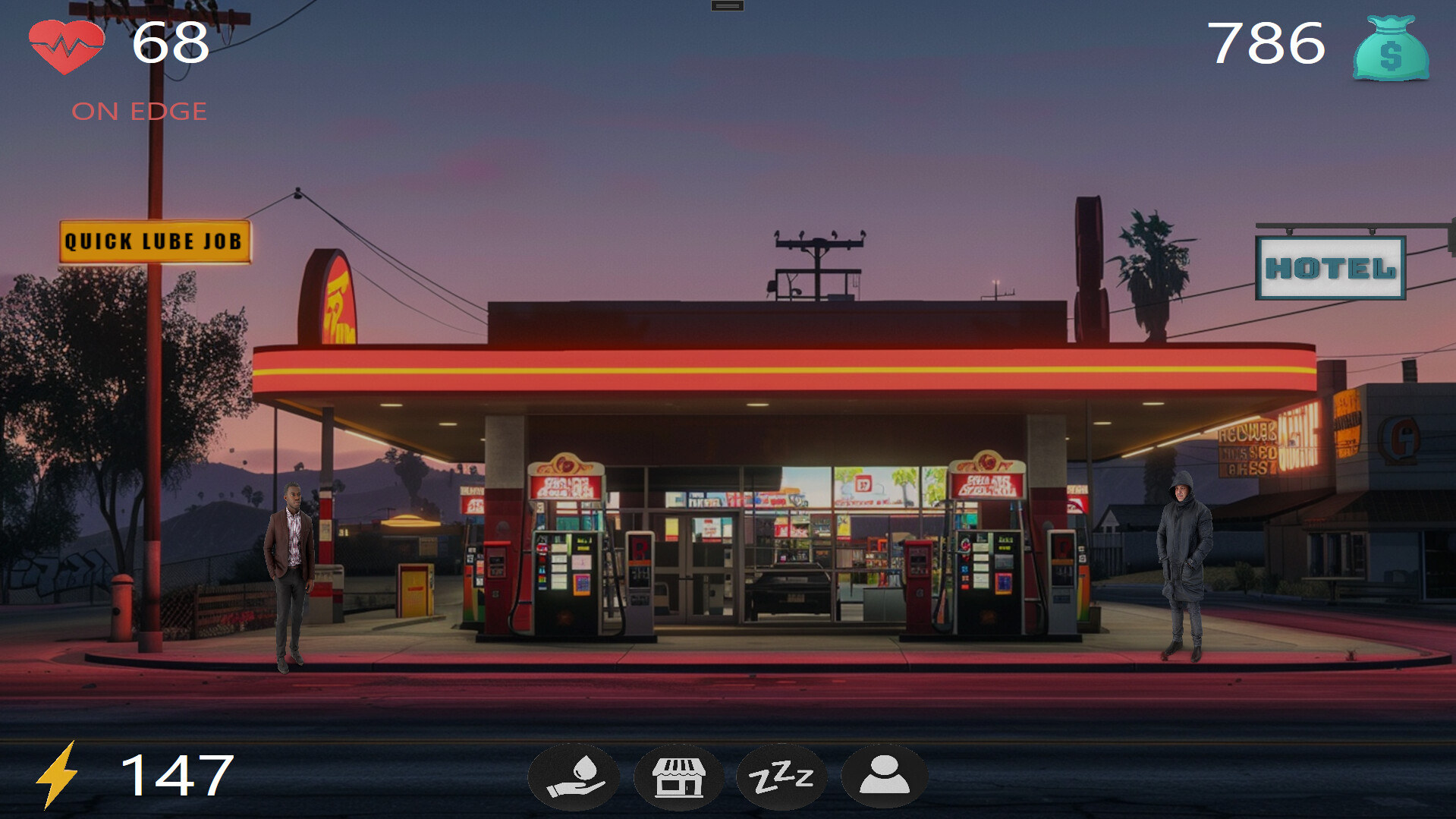This screenshot has height=819, width=1456.
Task: Open the character profile icon
Action: point(884,777)
